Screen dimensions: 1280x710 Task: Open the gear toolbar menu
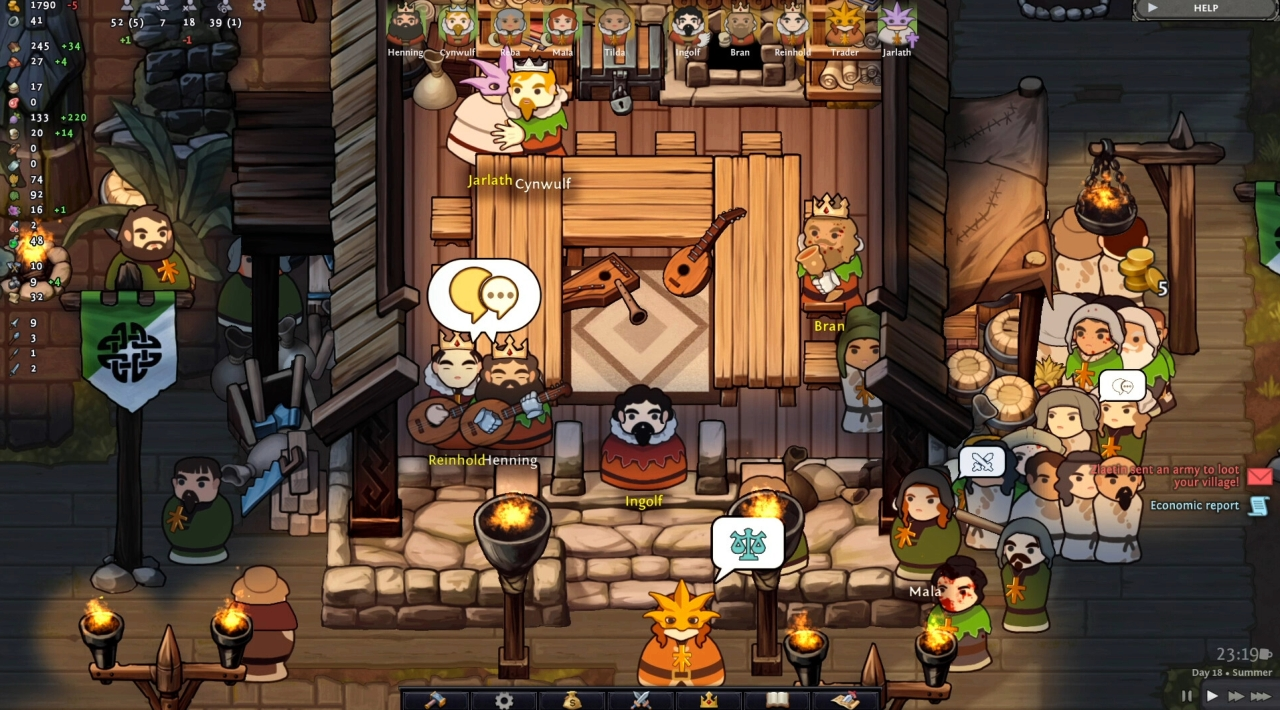point(504,699)
